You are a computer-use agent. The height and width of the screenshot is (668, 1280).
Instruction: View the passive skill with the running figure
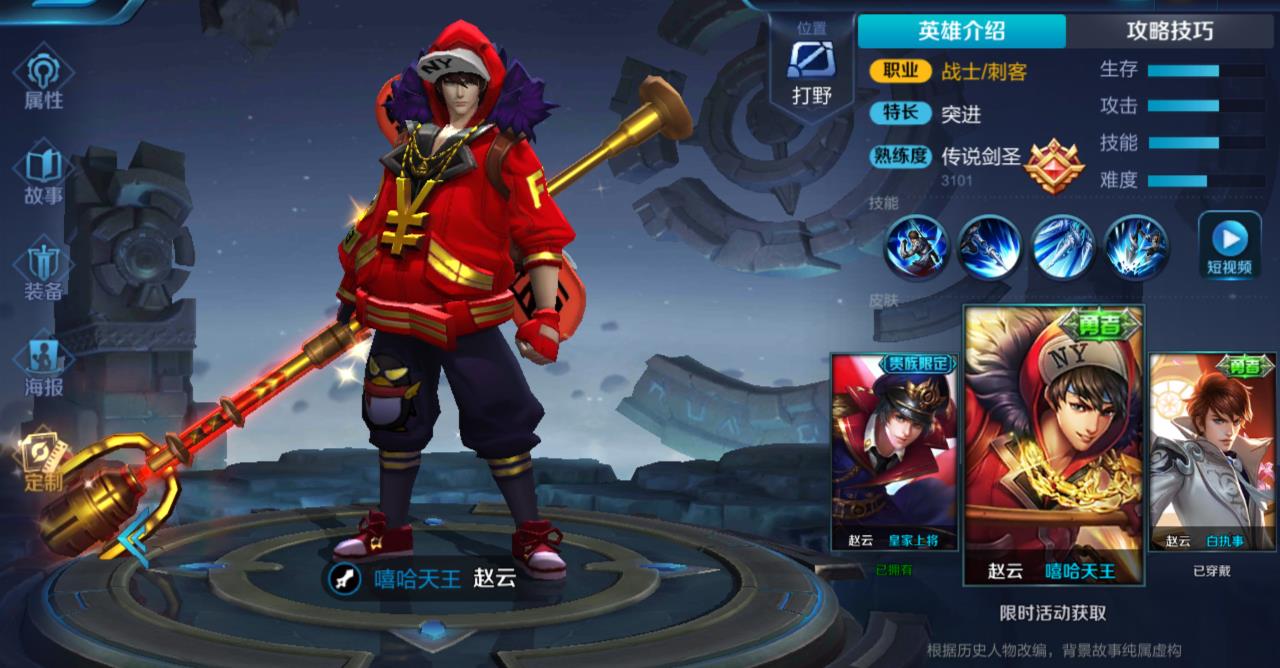coord(916,246)
